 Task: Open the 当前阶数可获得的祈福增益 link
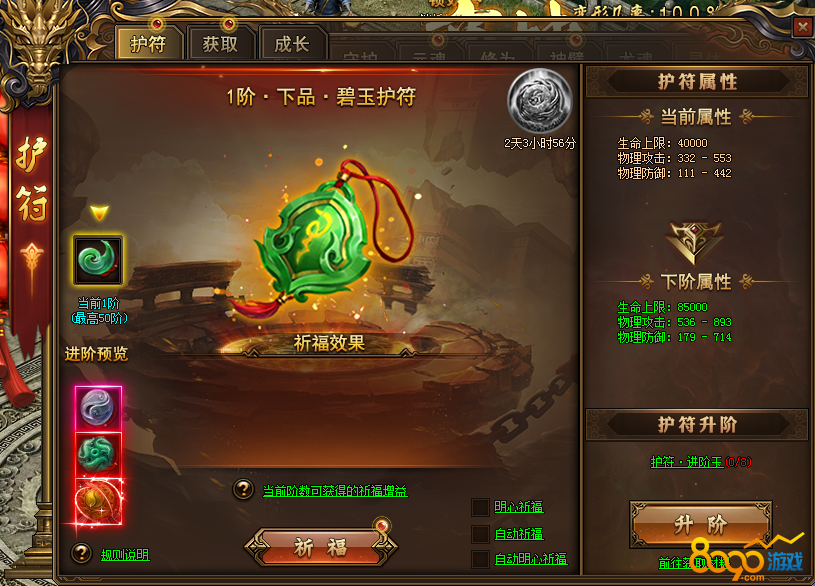[x=335, y=491]
